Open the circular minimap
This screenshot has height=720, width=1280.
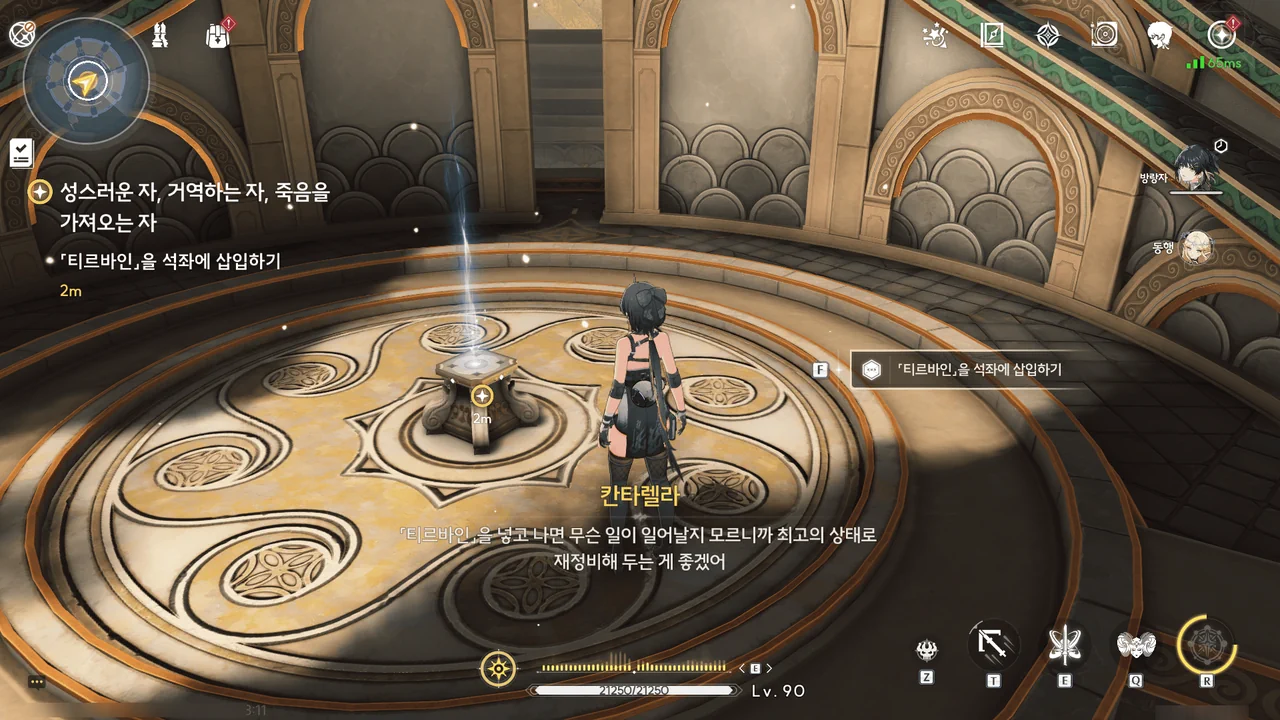pyautogui.click(x=87, y=82)
